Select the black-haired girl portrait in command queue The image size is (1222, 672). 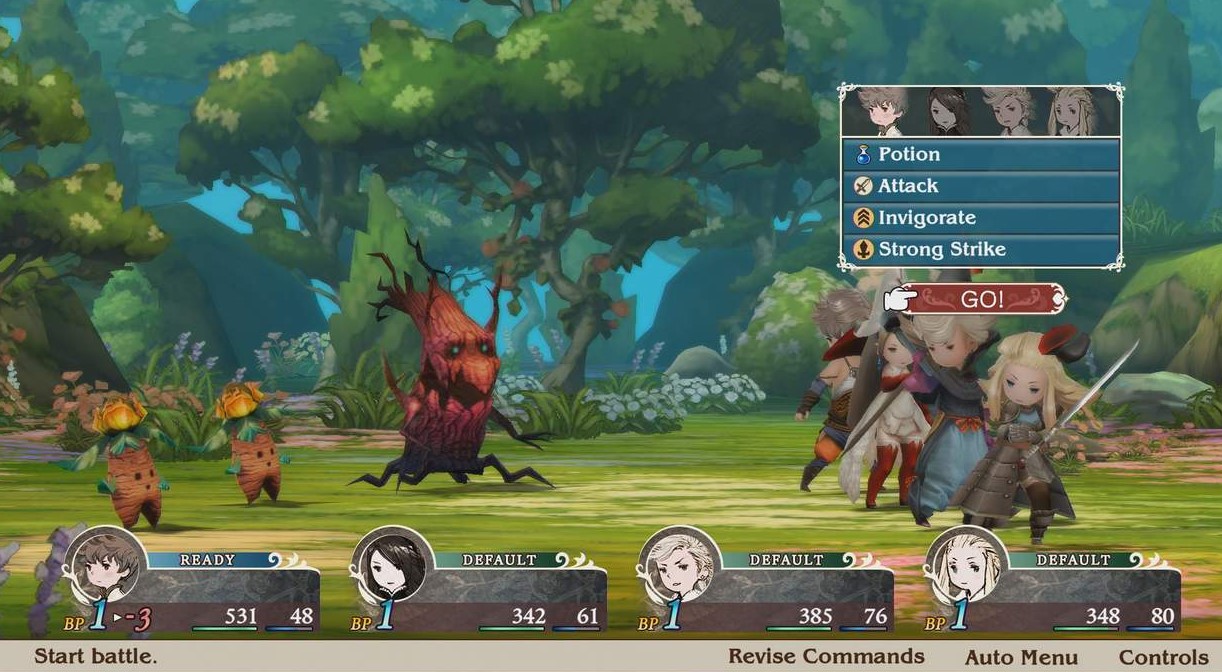point(945,112)
